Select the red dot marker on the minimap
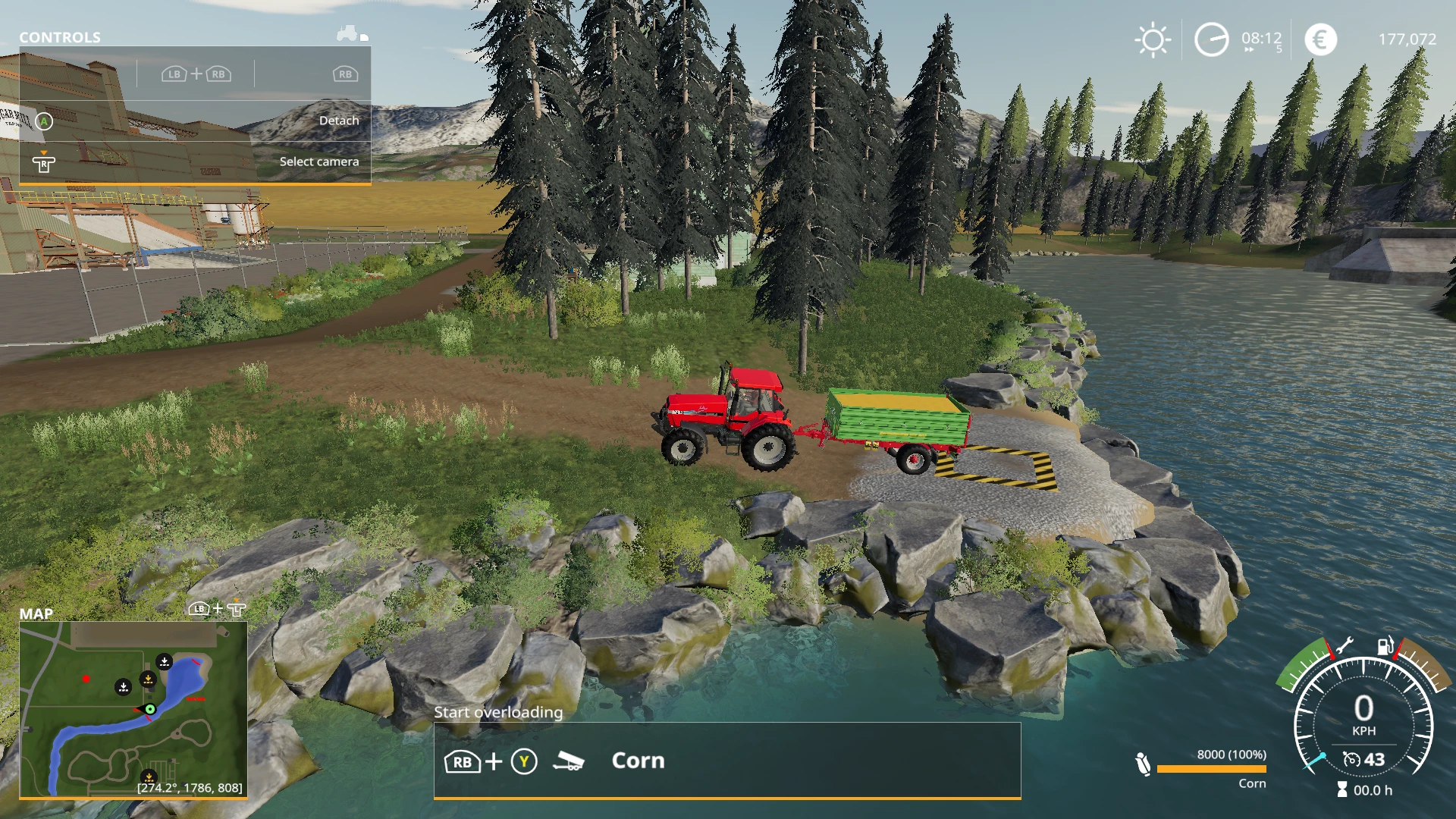The height and width of the screenshot is (819, 1456). [86, 679]
